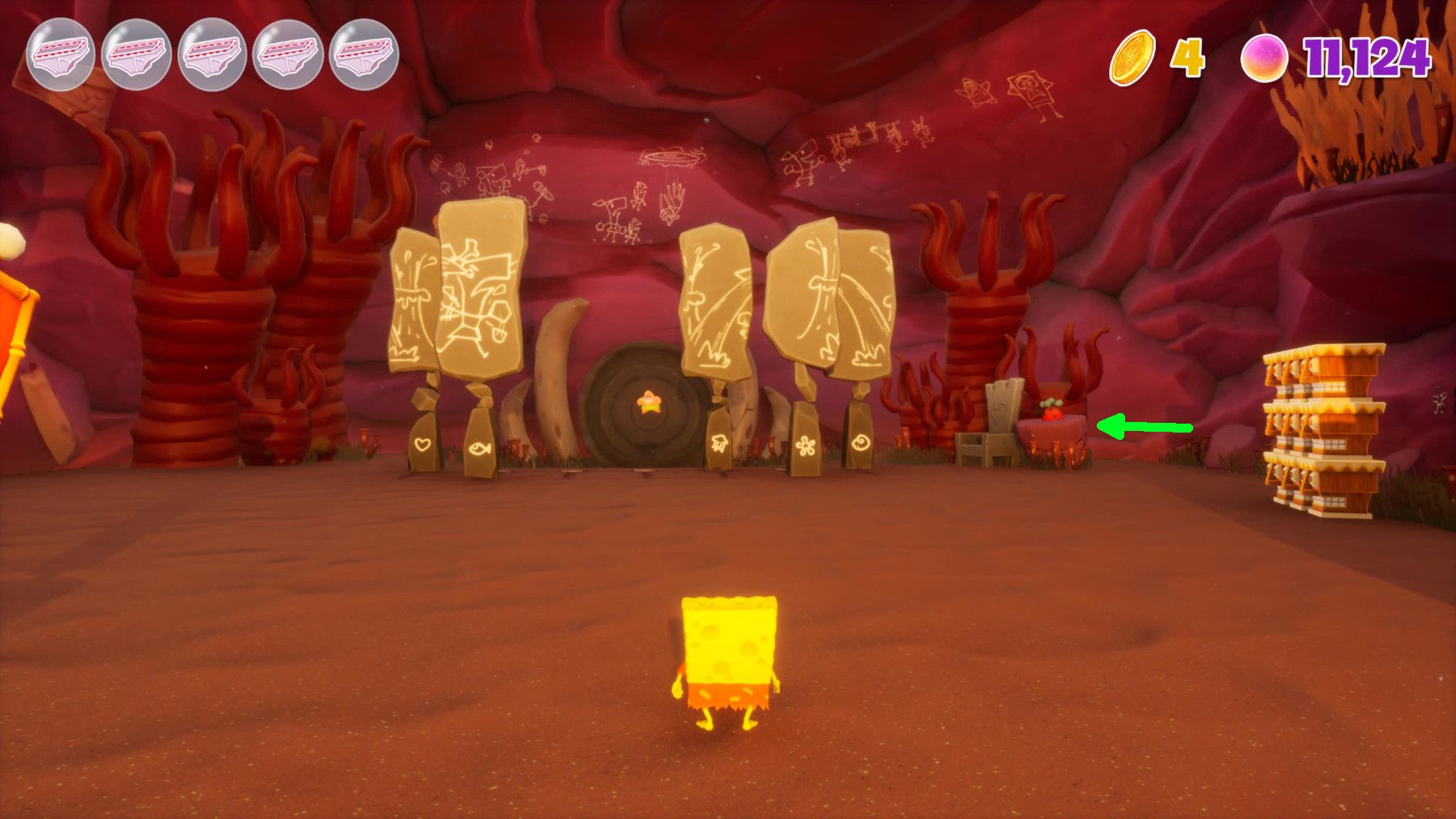Click the jellyfish symbol stone marker
This screenshot has width=1456, height=819.
pos(720,443)
